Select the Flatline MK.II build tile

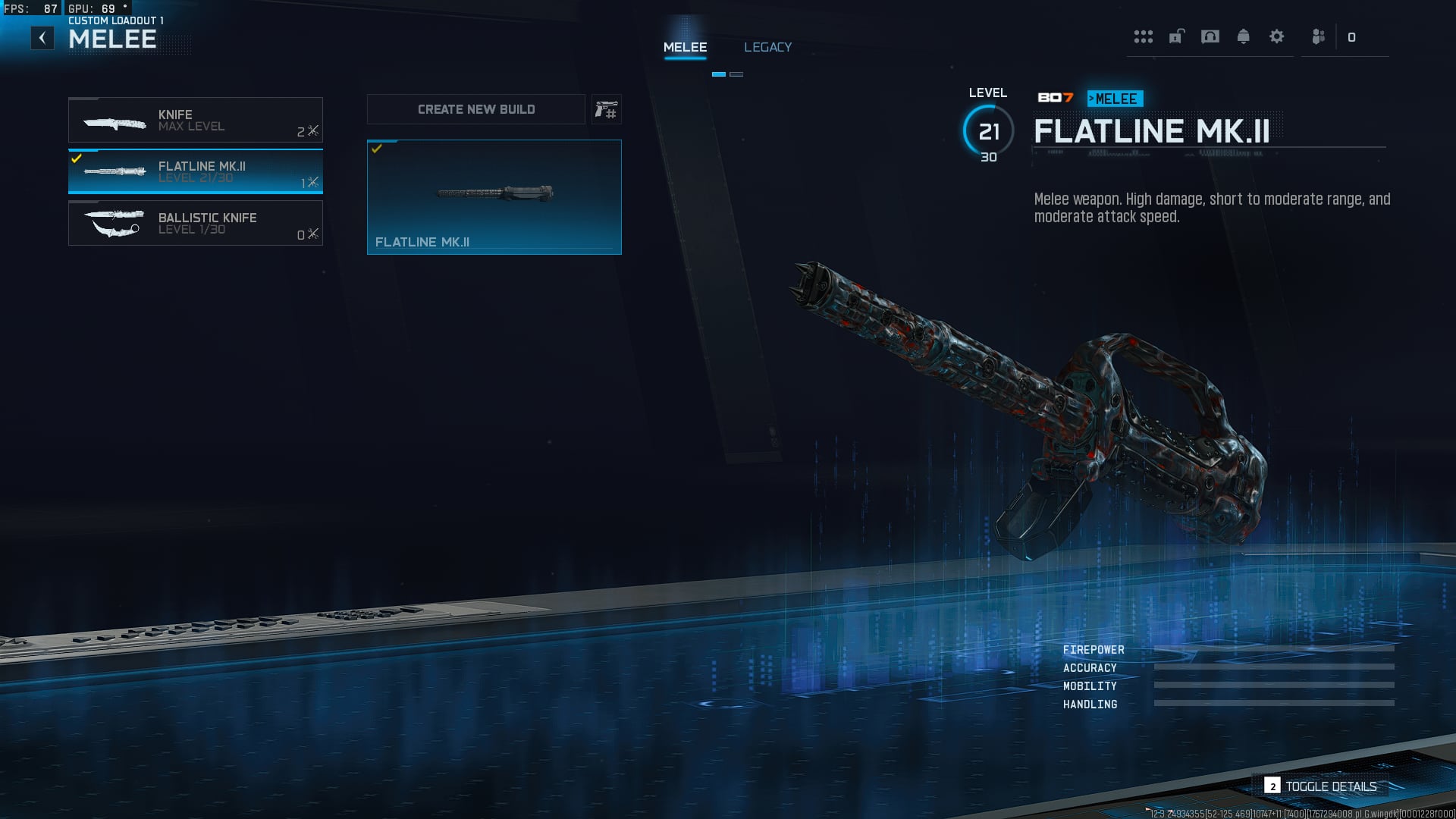click(494, 197)
